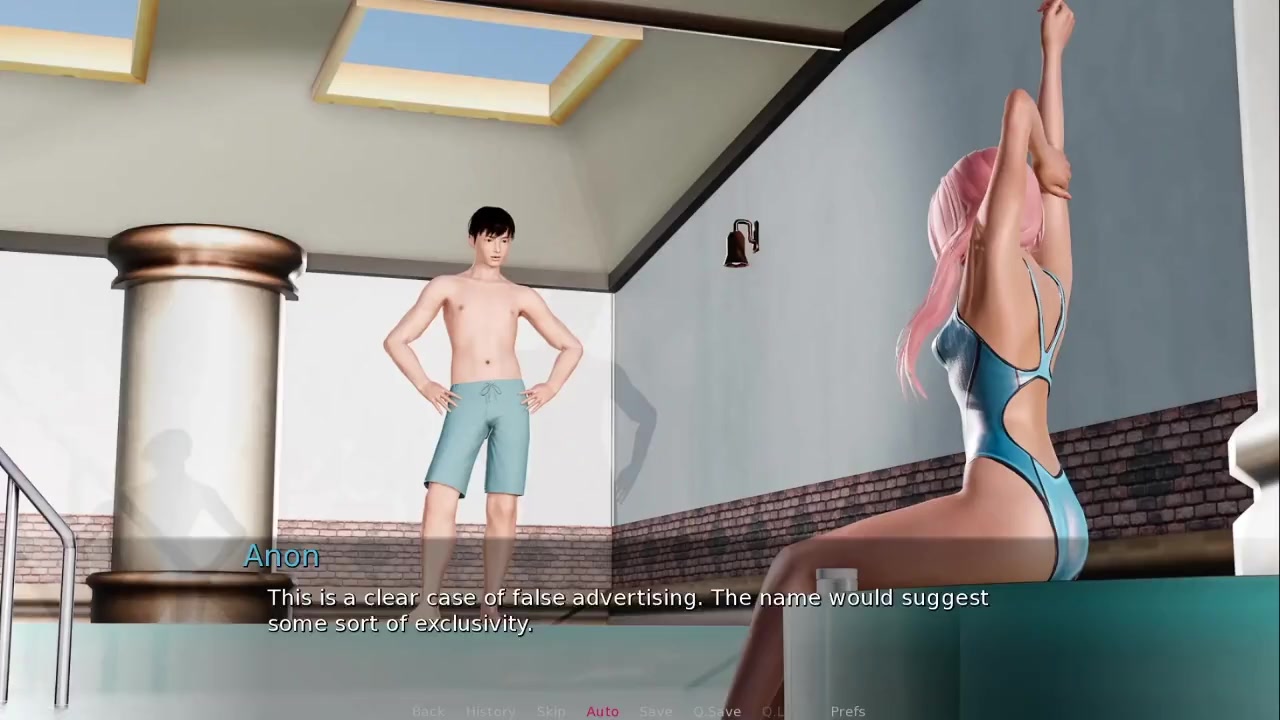Open the Save screen
This screenshot has width=1280, height=720.
pyautogui.click(x=656, y=711)
